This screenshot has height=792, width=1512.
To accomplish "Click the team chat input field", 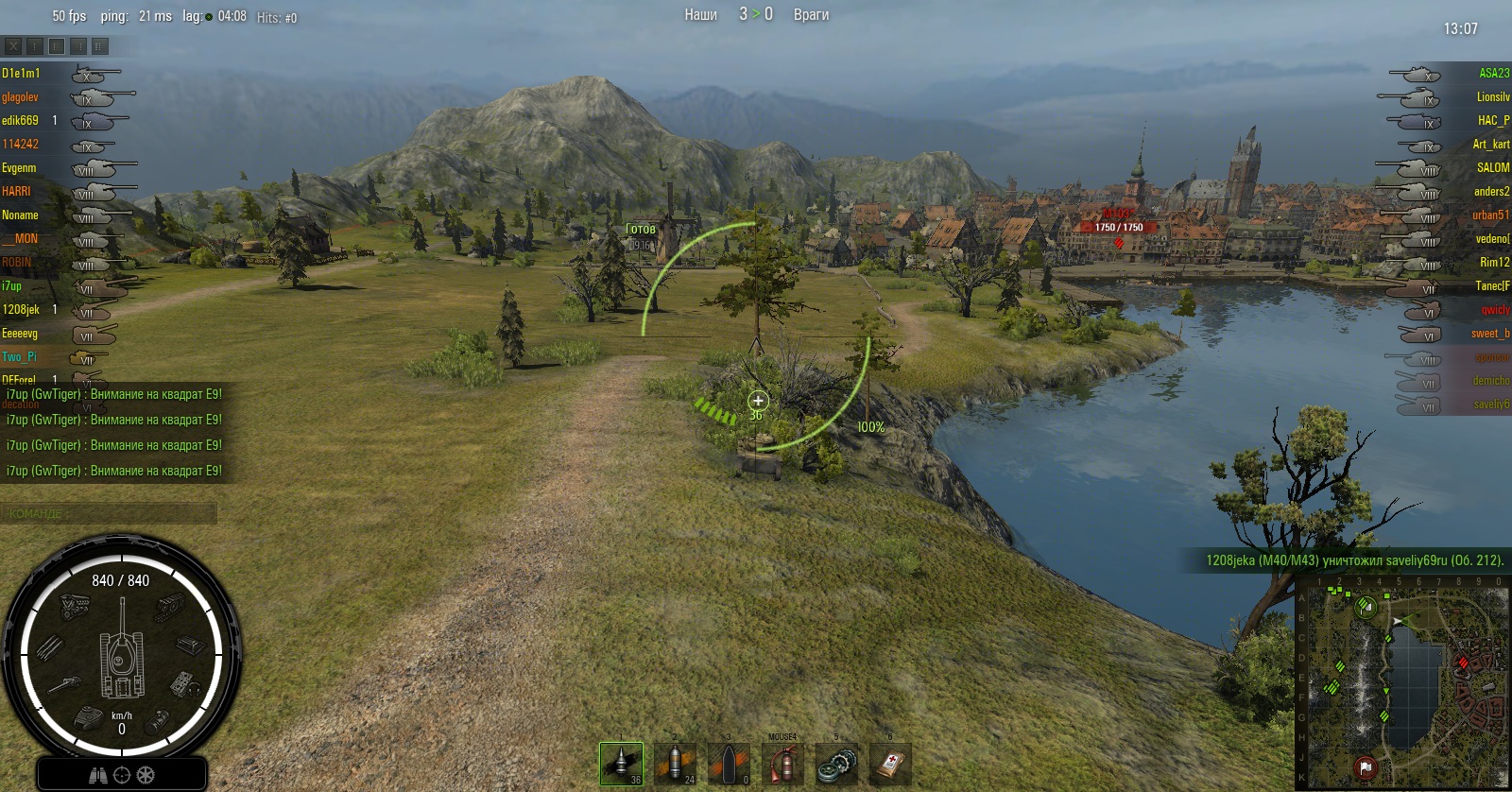I will (x=109, y=513).
